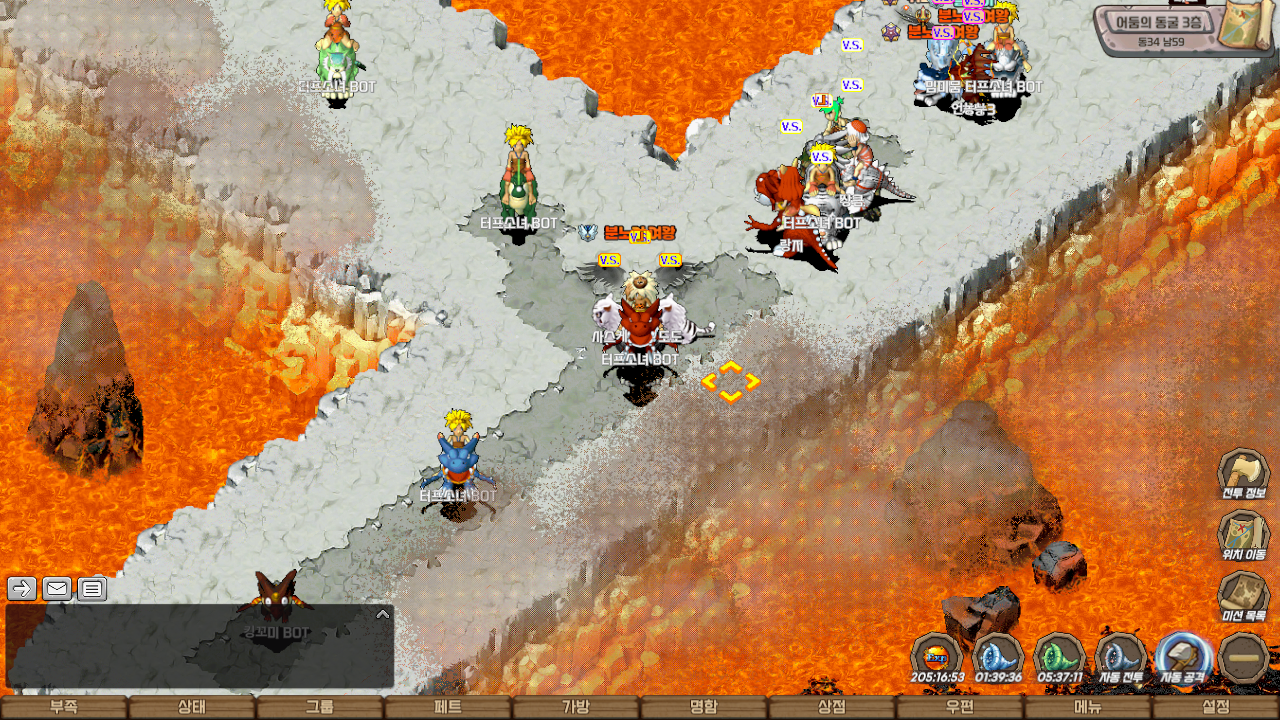Open the 그룹 (group) menu
This screenshot has width=1280, height=720.
coord(320,707)
